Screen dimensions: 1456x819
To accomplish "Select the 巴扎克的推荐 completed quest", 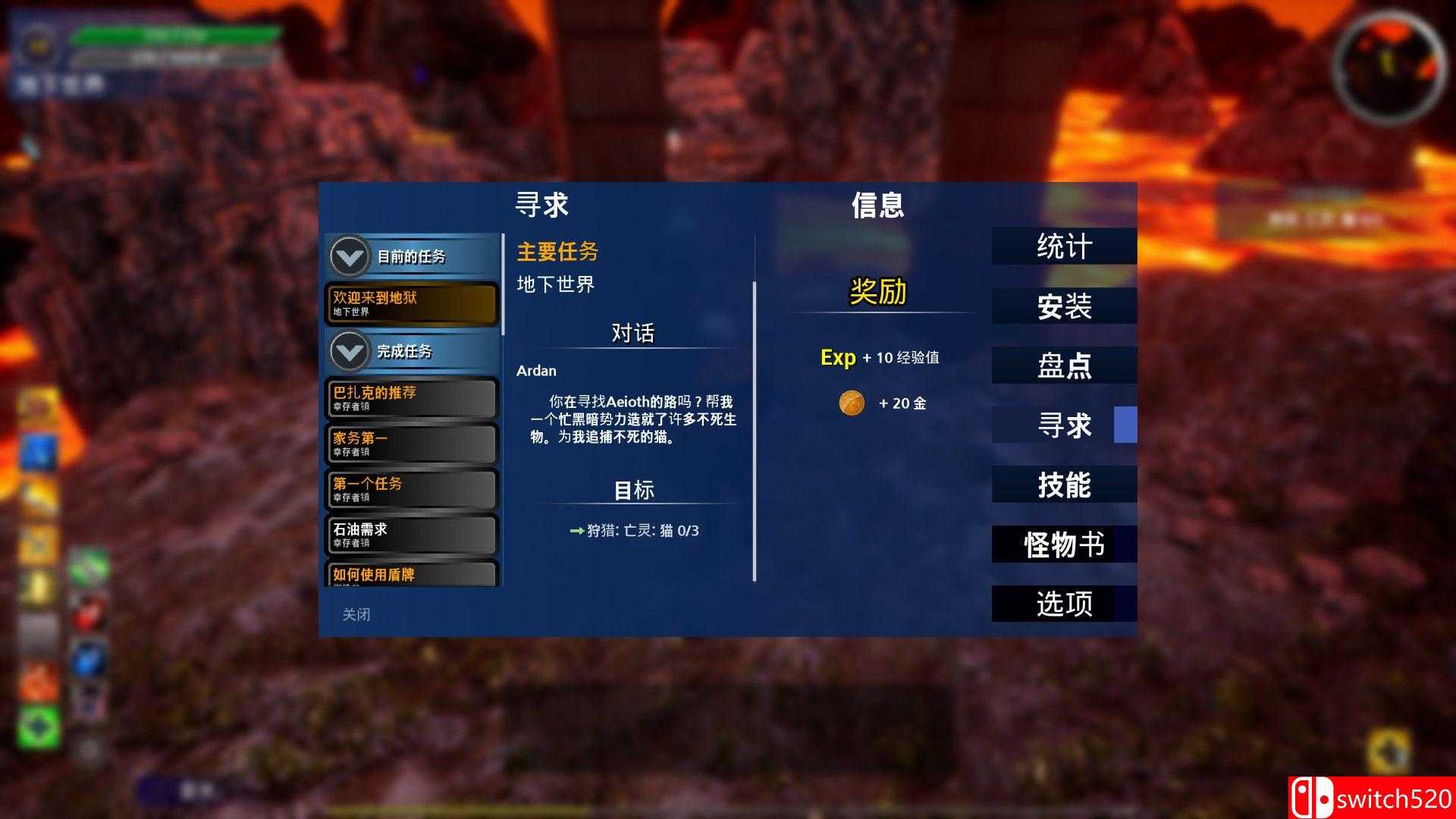I will (411, 397).
